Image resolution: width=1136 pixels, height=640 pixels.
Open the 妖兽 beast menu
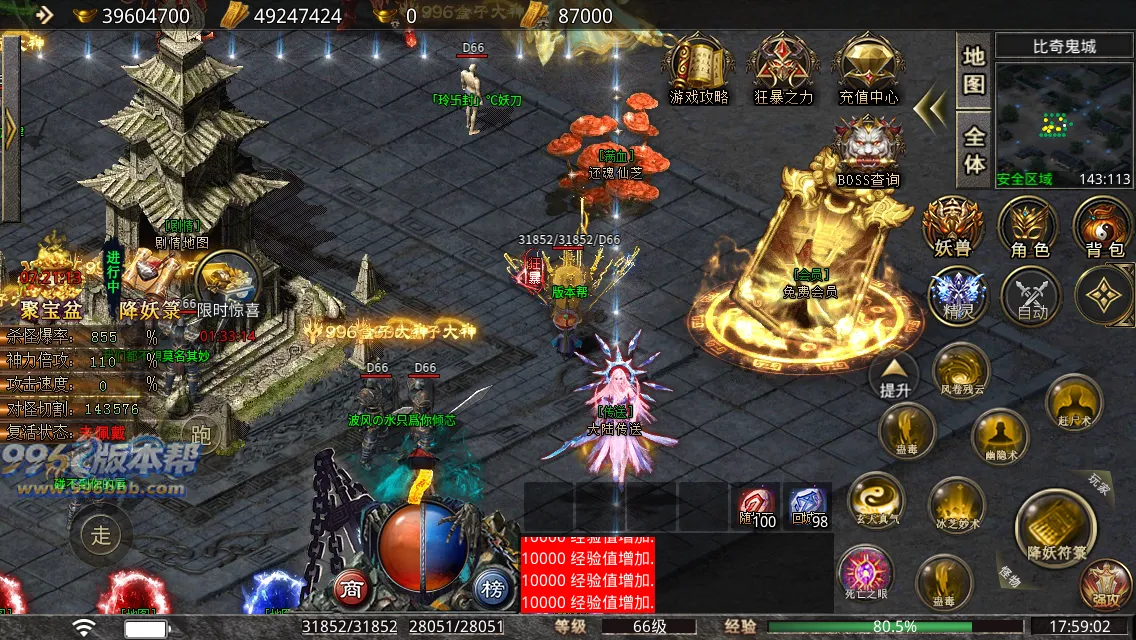coord(951,226)
